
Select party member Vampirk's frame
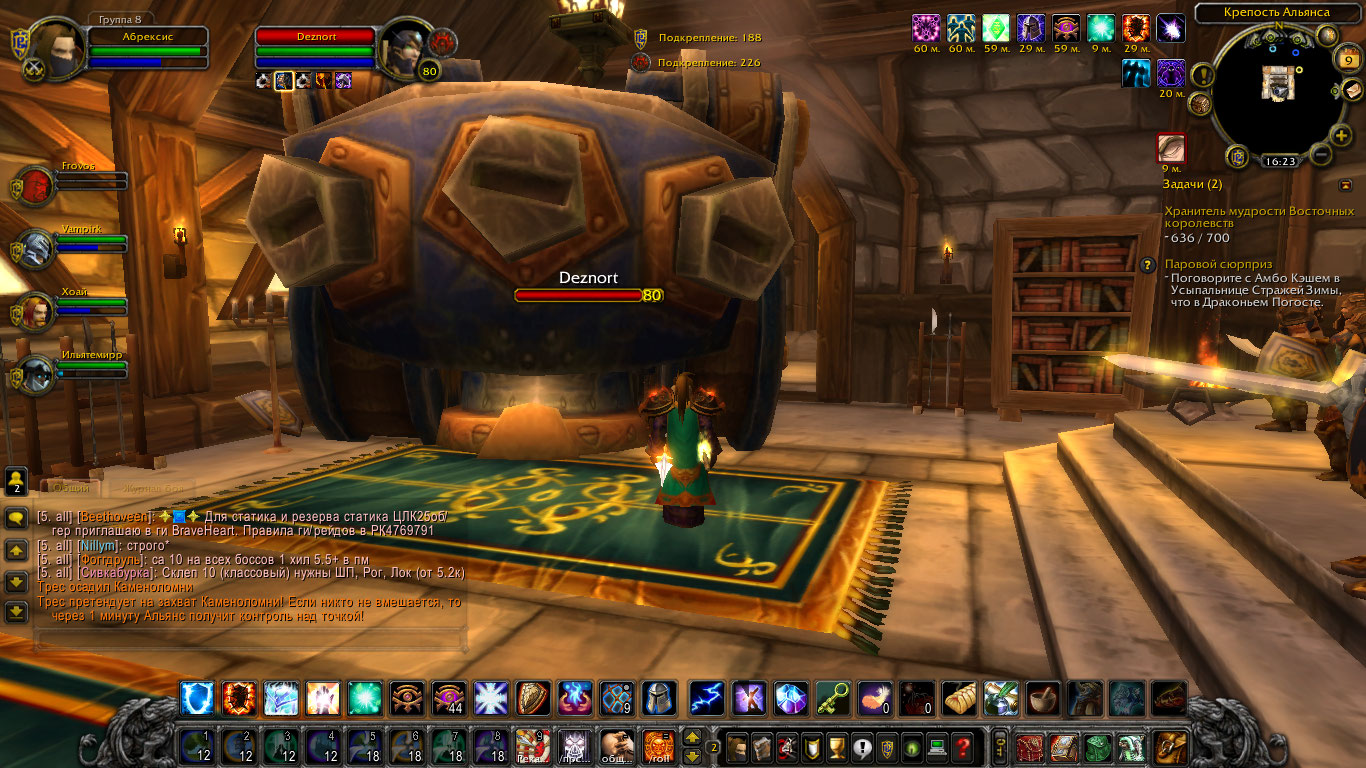point(37,248)
